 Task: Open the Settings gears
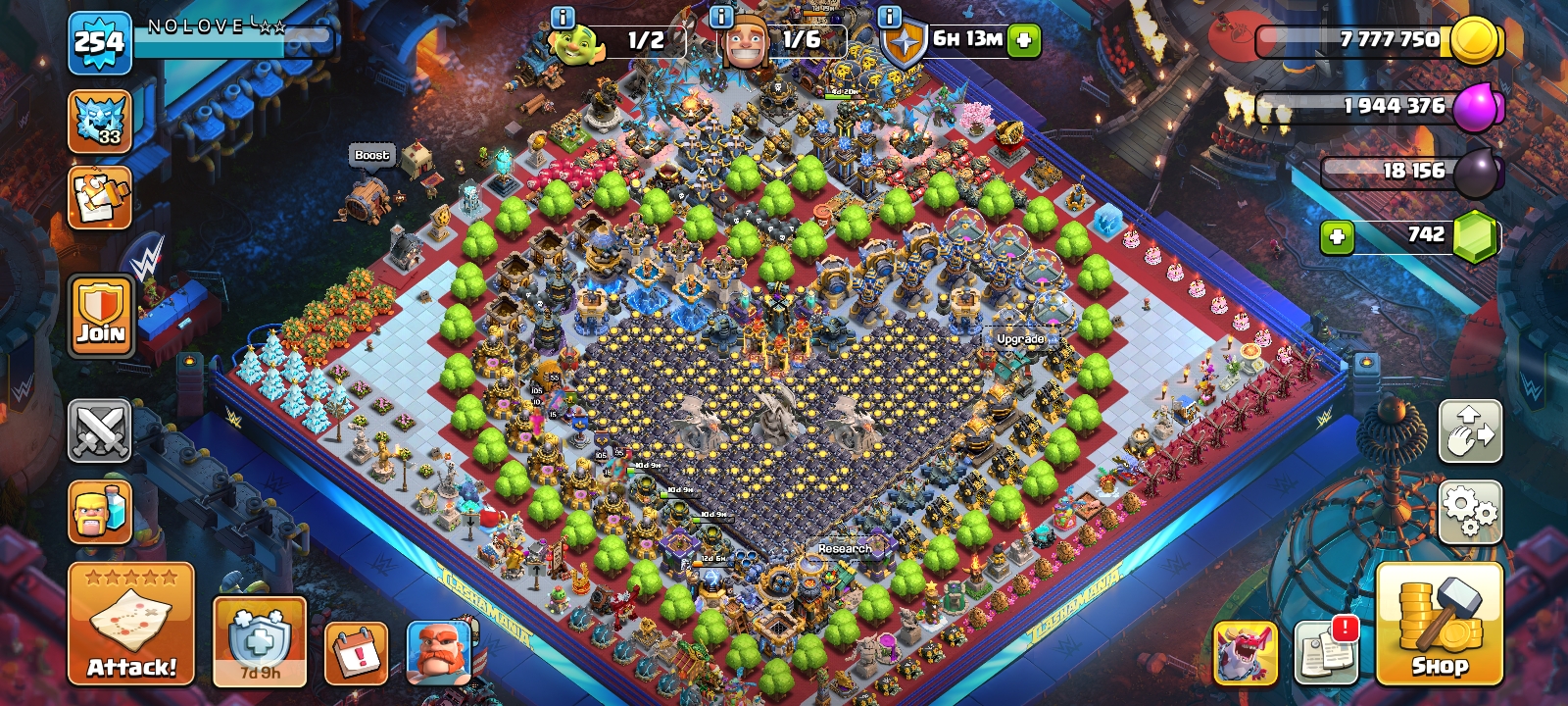pos(1470,511)
